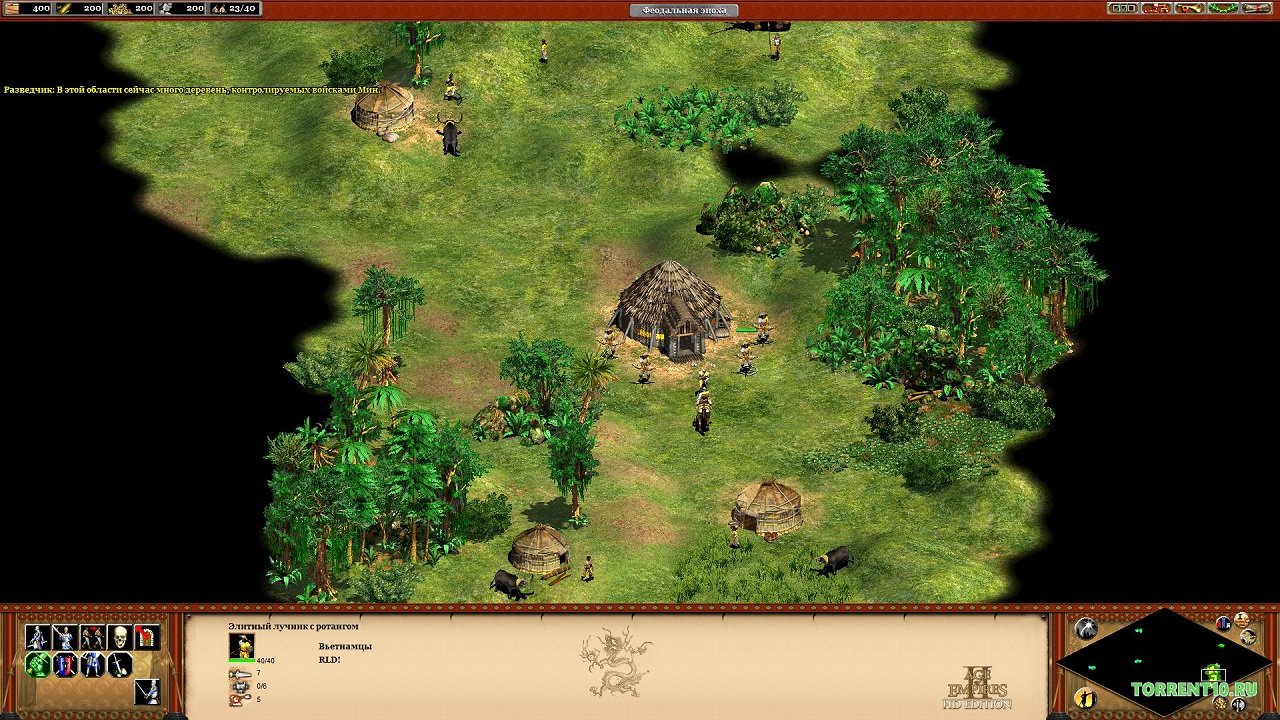Click the lone swordsman icon in bottom row
This screenshot has height=720, width=1280.
tap(147, 691)
